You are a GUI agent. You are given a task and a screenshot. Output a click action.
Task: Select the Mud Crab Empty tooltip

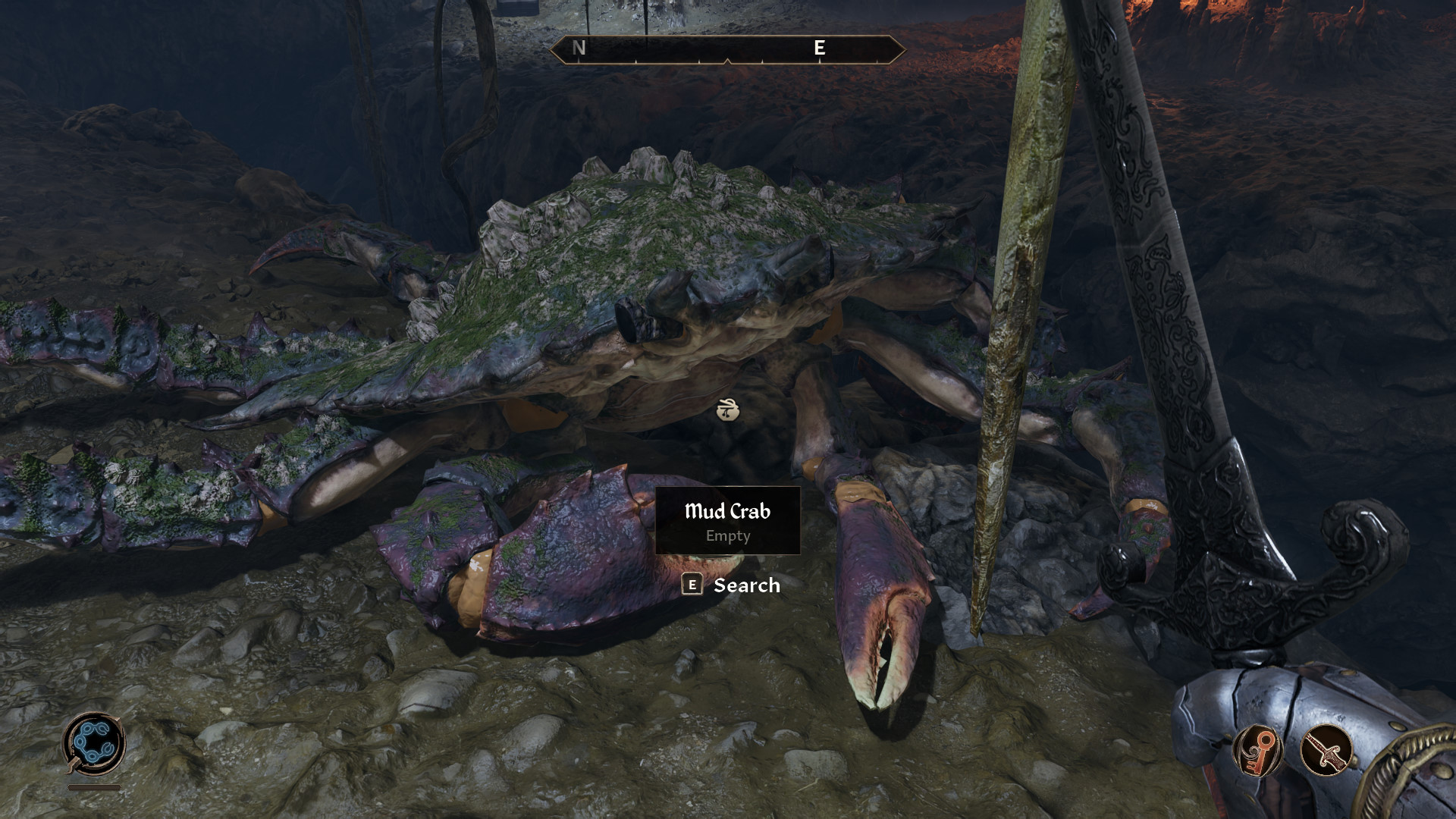727,521
